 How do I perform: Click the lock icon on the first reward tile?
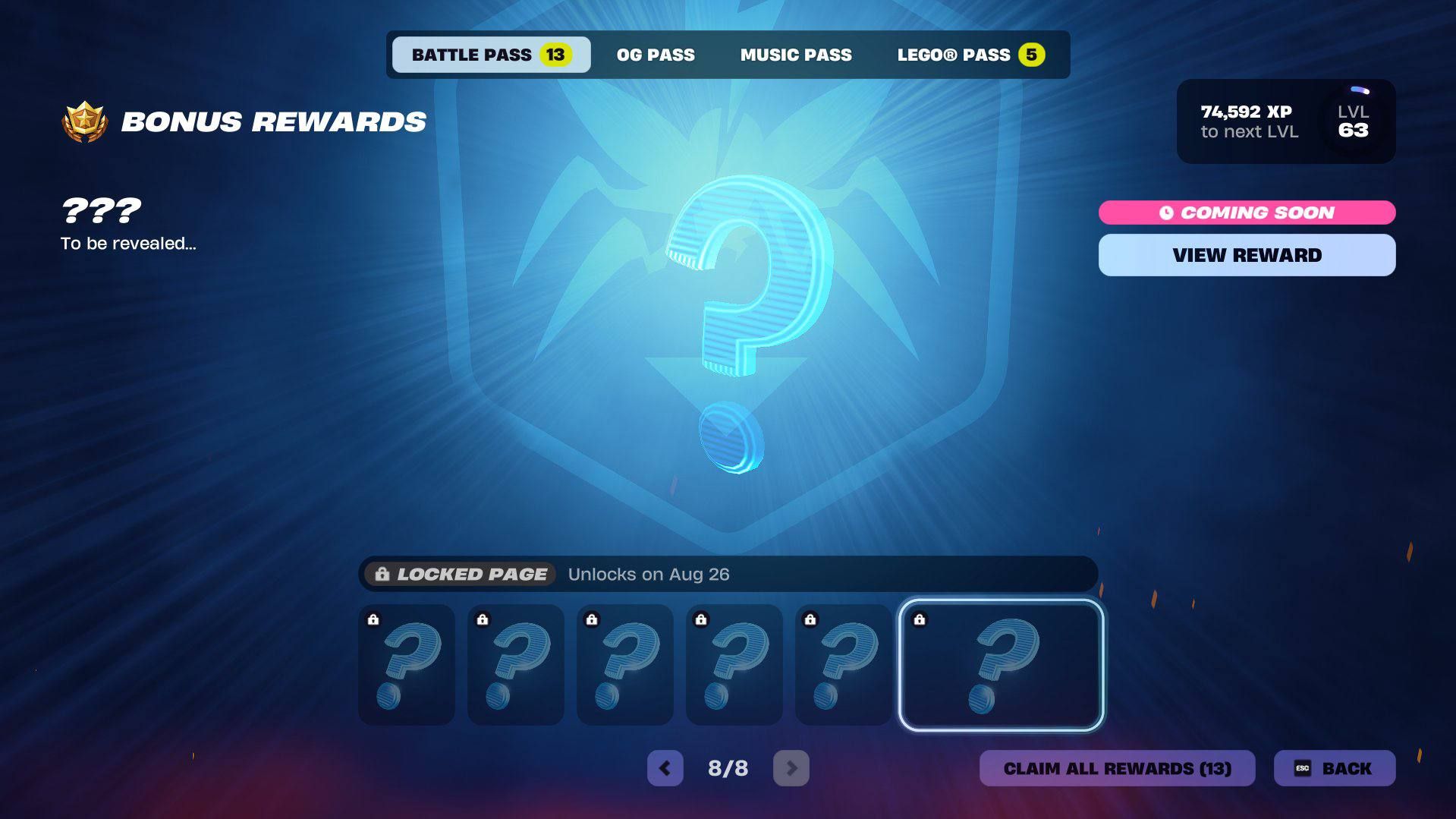click(x=373, y=620)
